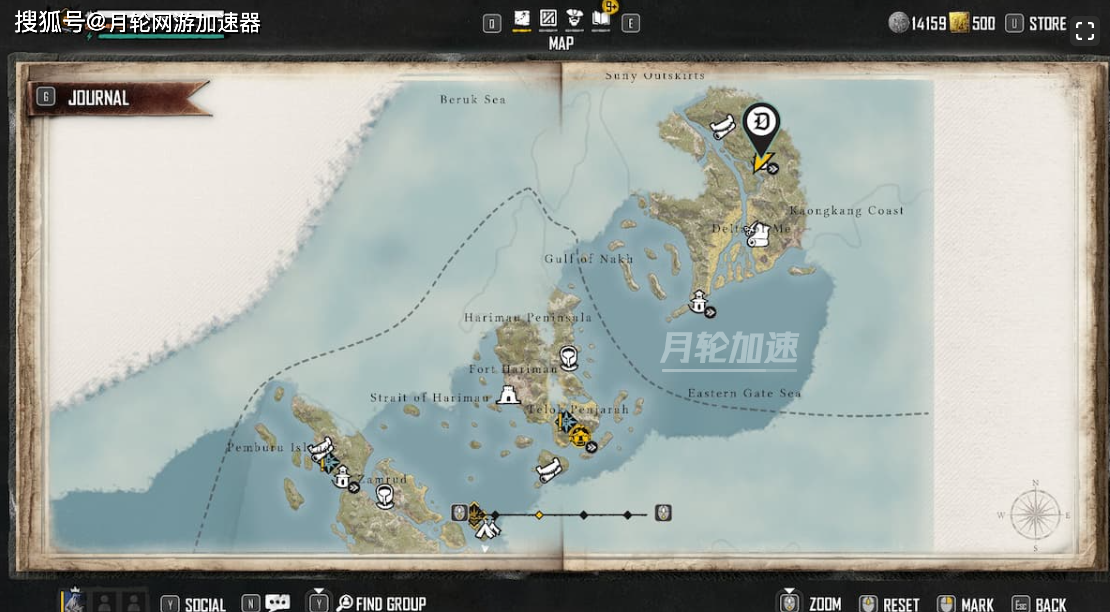Select the black D waypoint marker
1110x612 pixels.
click(x=762, y=124)
